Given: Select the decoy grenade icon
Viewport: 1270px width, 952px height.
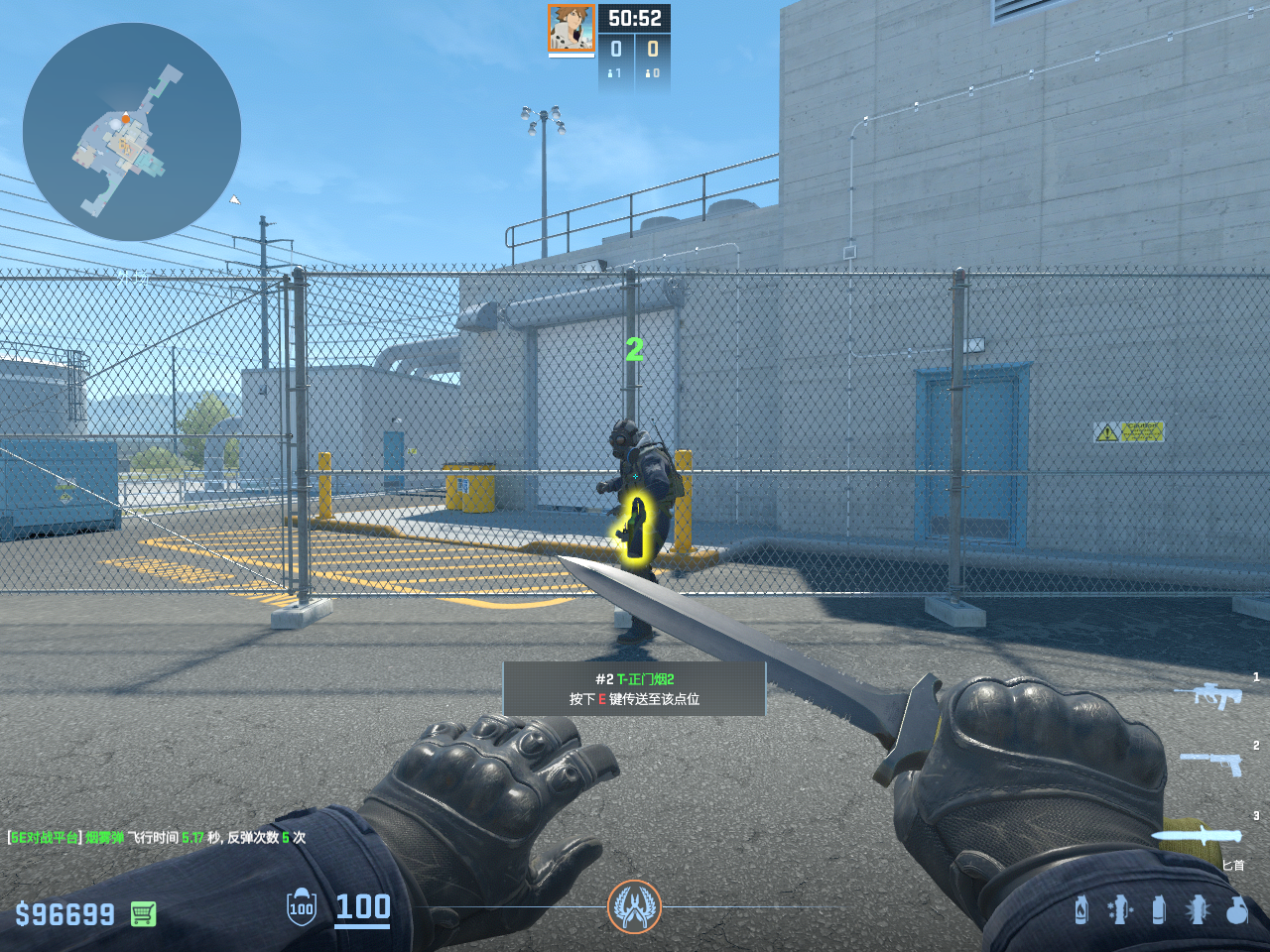Looking at the screenshot, I should (x=1119, y=909).
